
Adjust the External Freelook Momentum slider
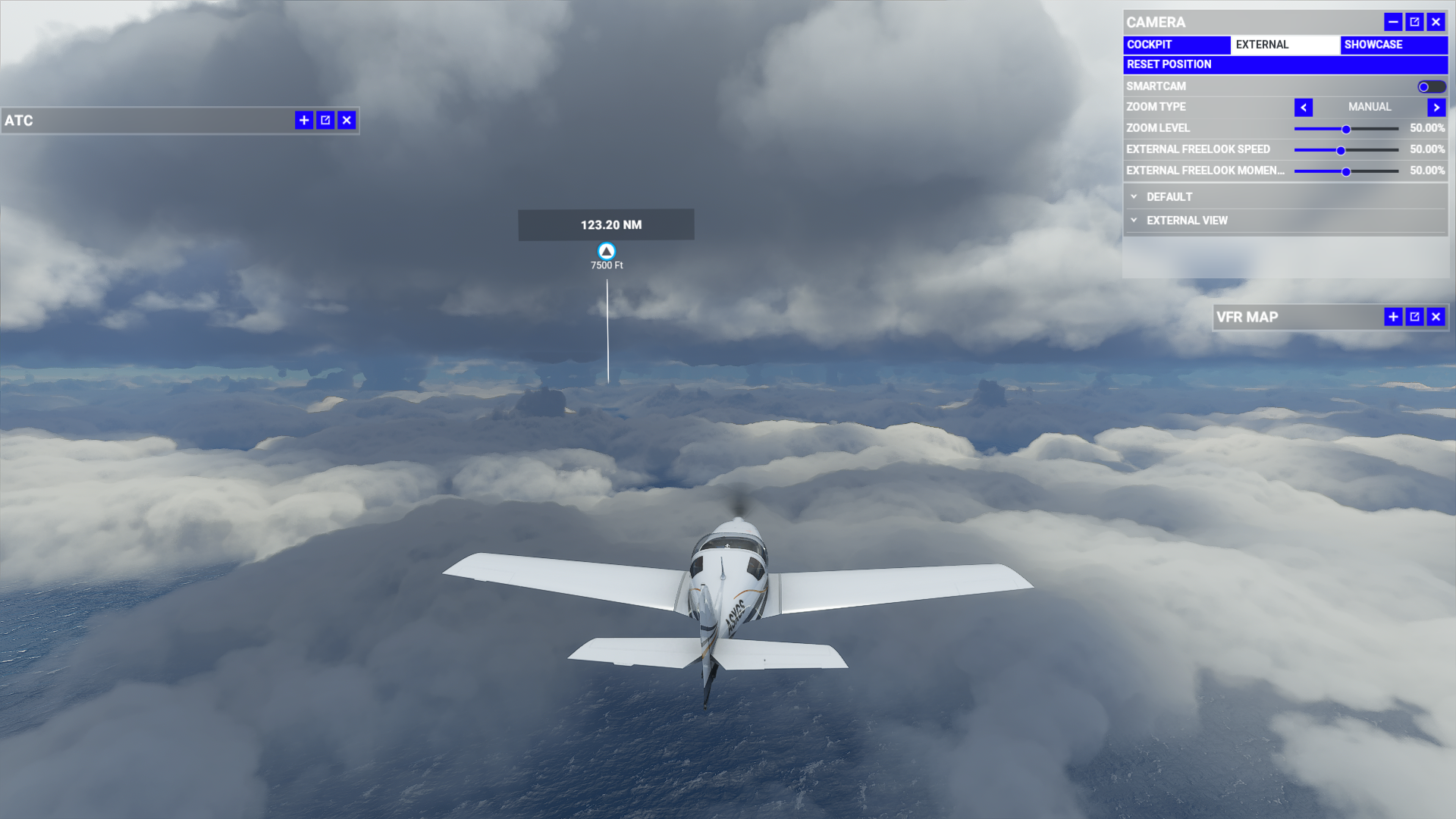coord(1346,171)
